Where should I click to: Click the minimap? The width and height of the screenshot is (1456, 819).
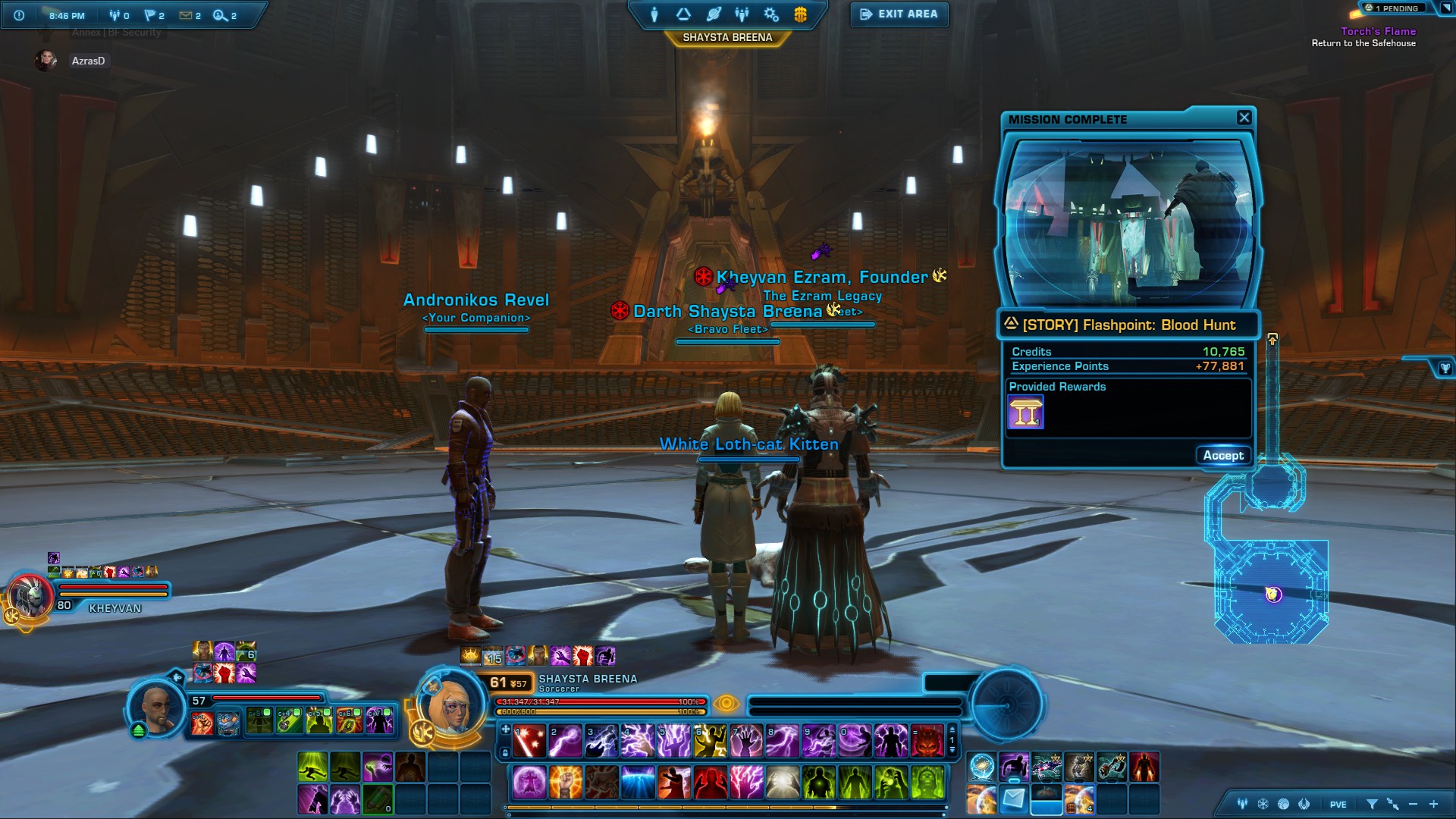coord(1272,592)
